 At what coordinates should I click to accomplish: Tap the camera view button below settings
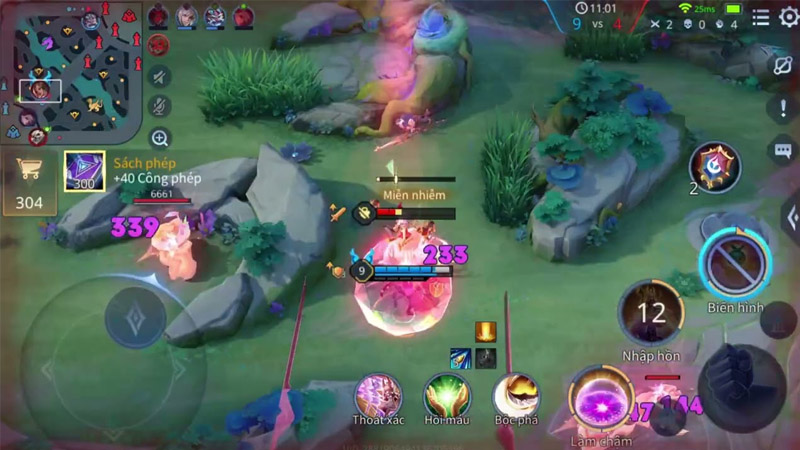point(782,63)
